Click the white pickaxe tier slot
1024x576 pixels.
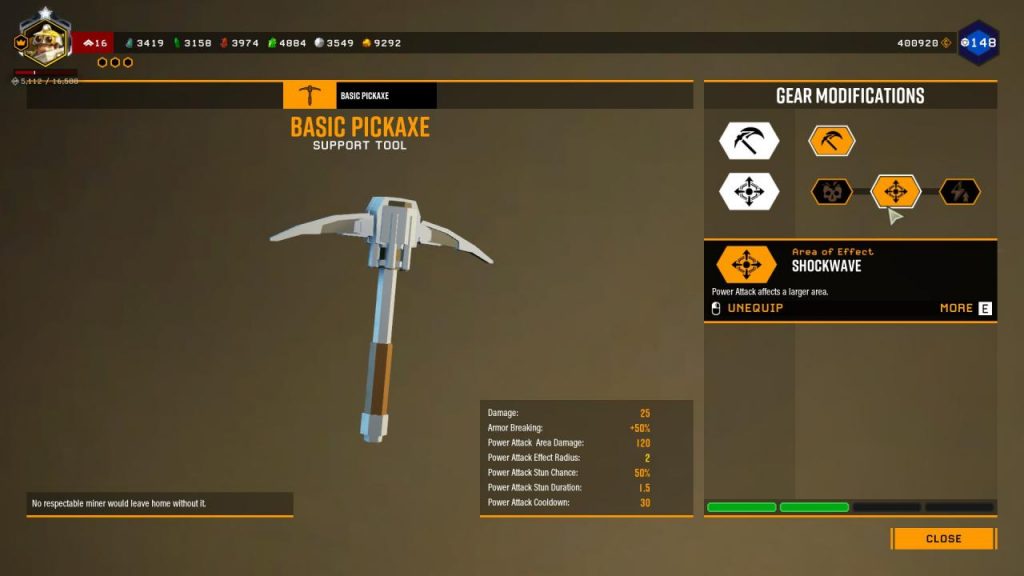749,141
